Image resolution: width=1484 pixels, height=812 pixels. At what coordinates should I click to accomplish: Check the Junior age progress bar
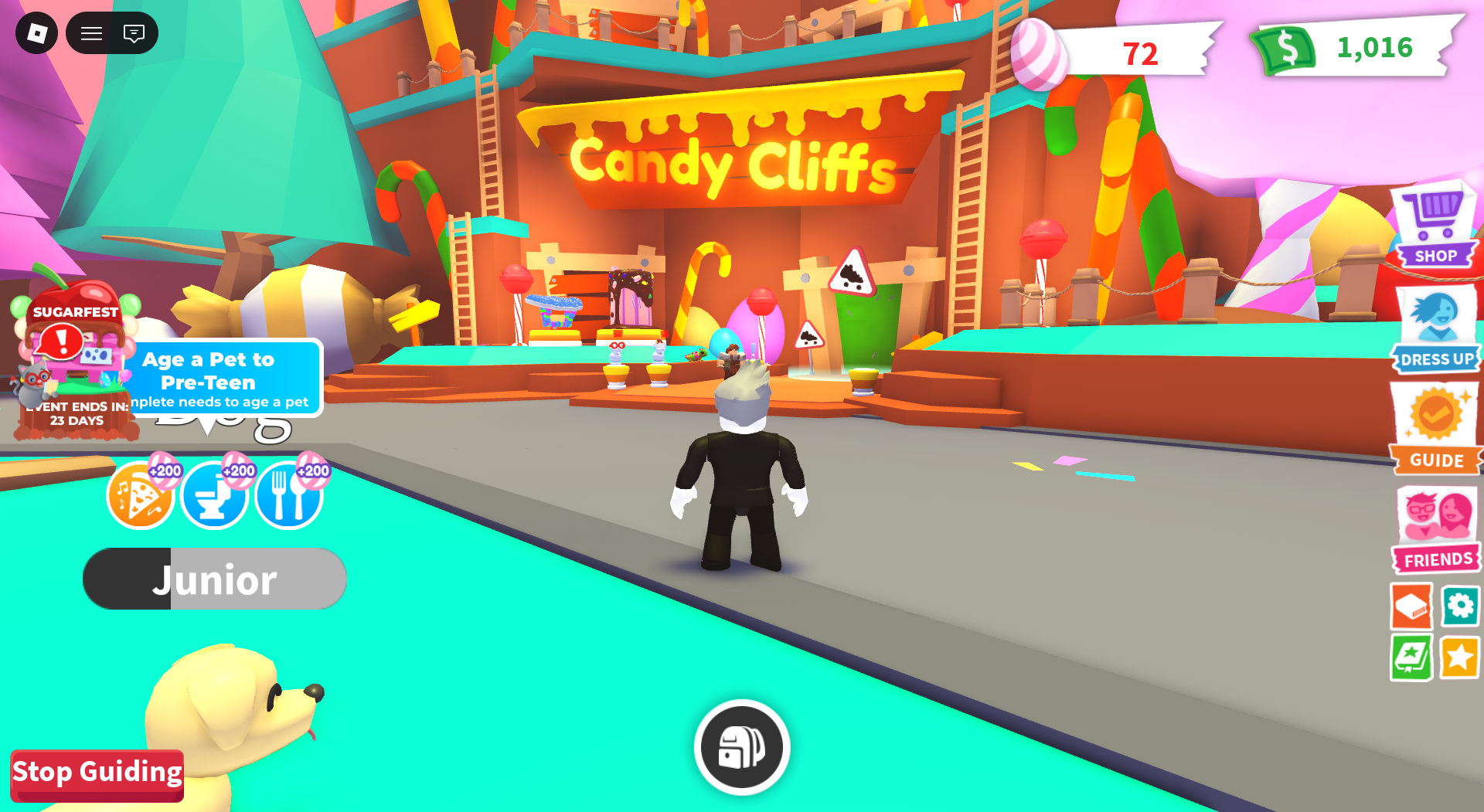(x=214, y=578)
